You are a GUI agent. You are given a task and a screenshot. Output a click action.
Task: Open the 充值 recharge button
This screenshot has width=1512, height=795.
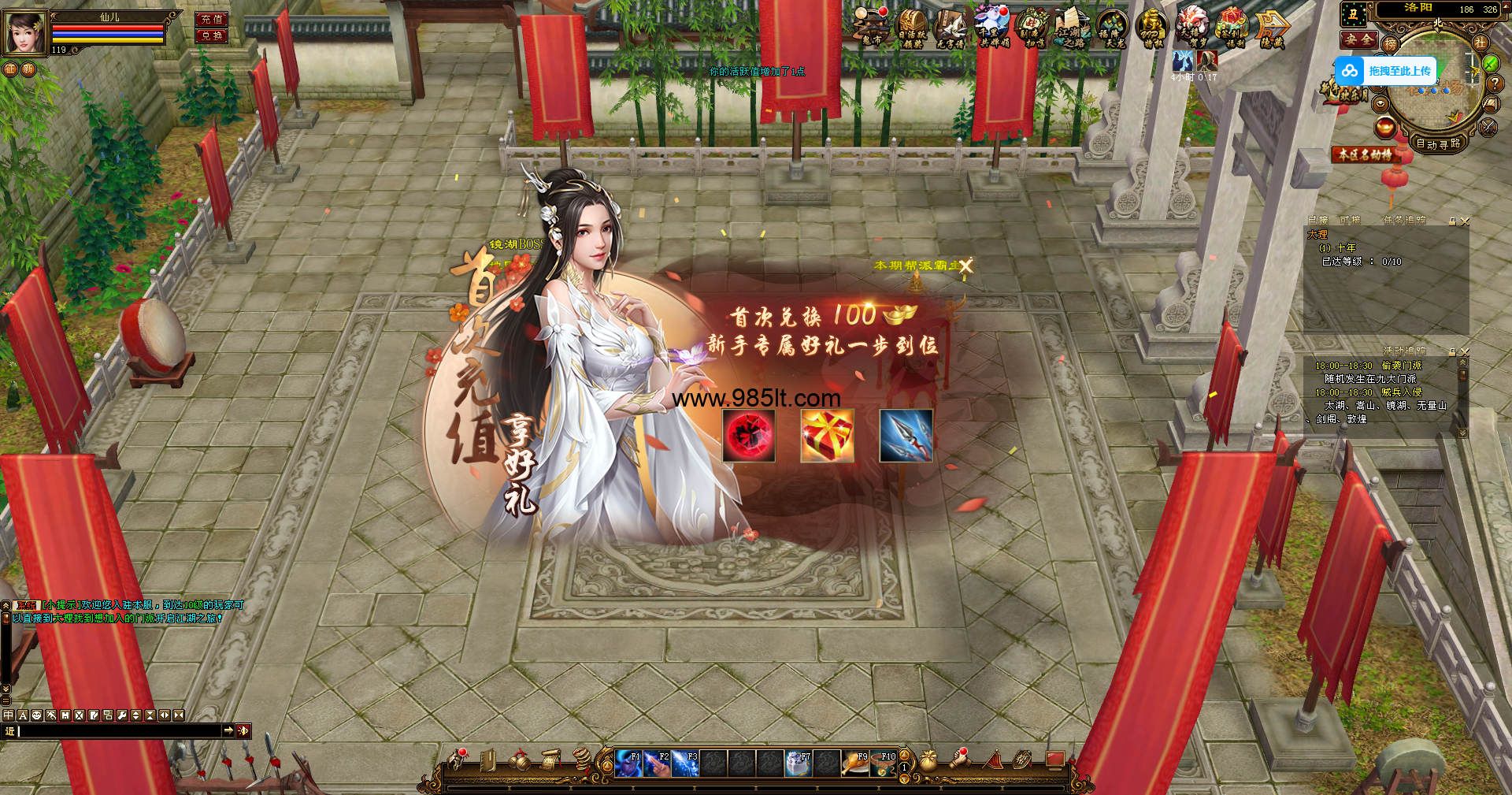211,19
